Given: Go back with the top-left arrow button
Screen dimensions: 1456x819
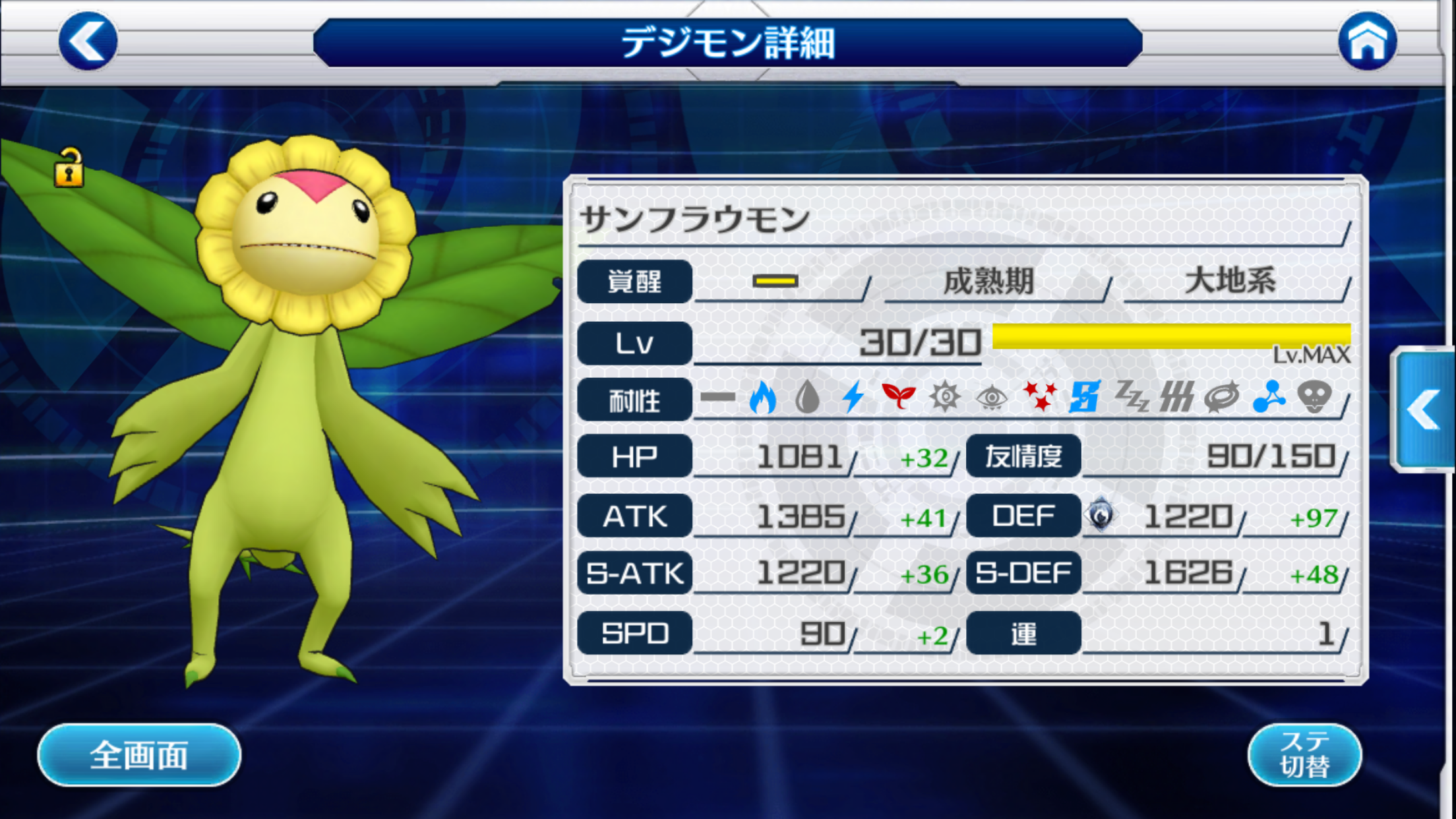Looking at the screenshot, I should pyautogui.click(x=88, y=41).
